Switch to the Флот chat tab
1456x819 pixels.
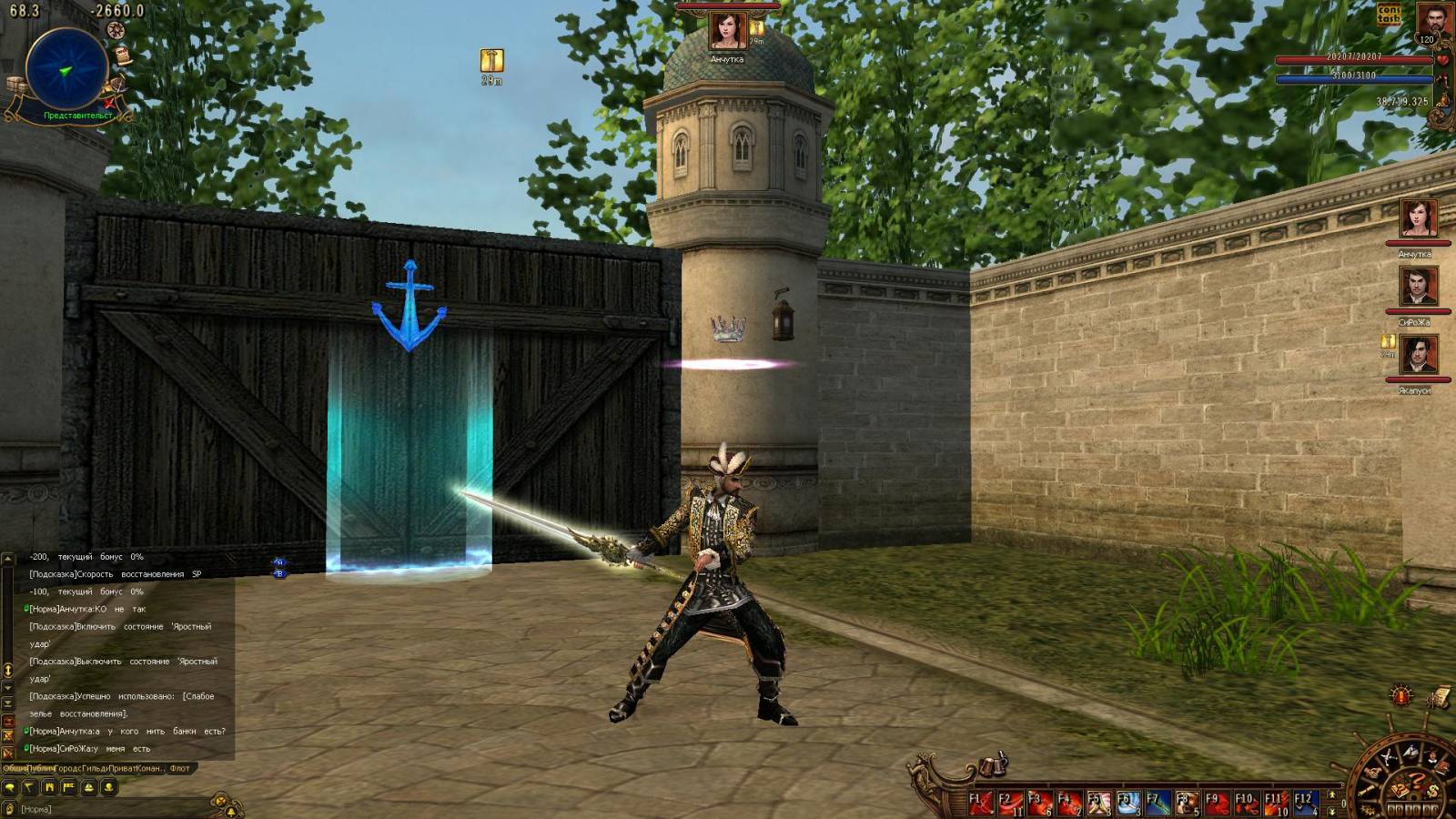[179, 768]
